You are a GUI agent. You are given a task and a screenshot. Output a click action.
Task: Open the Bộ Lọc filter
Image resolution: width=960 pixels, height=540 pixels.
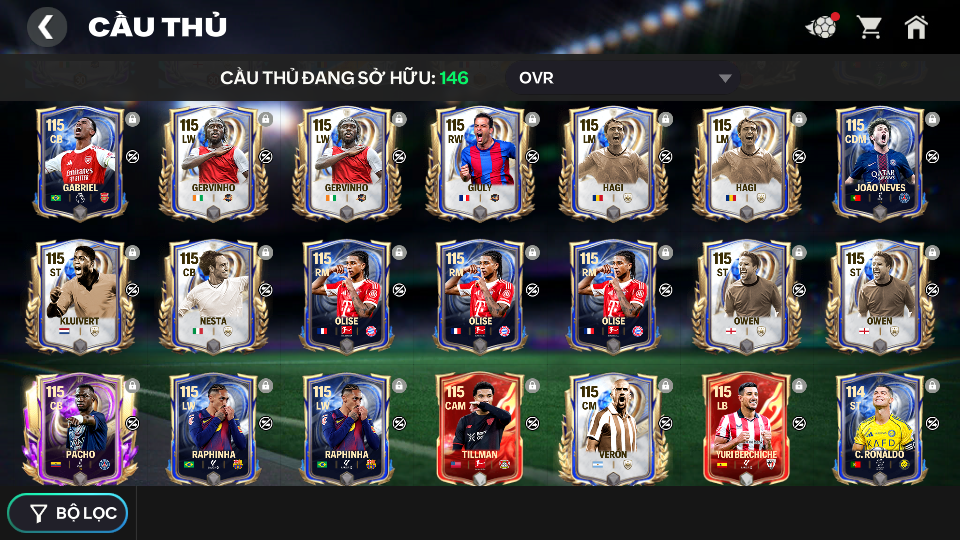tap(68, 513)
